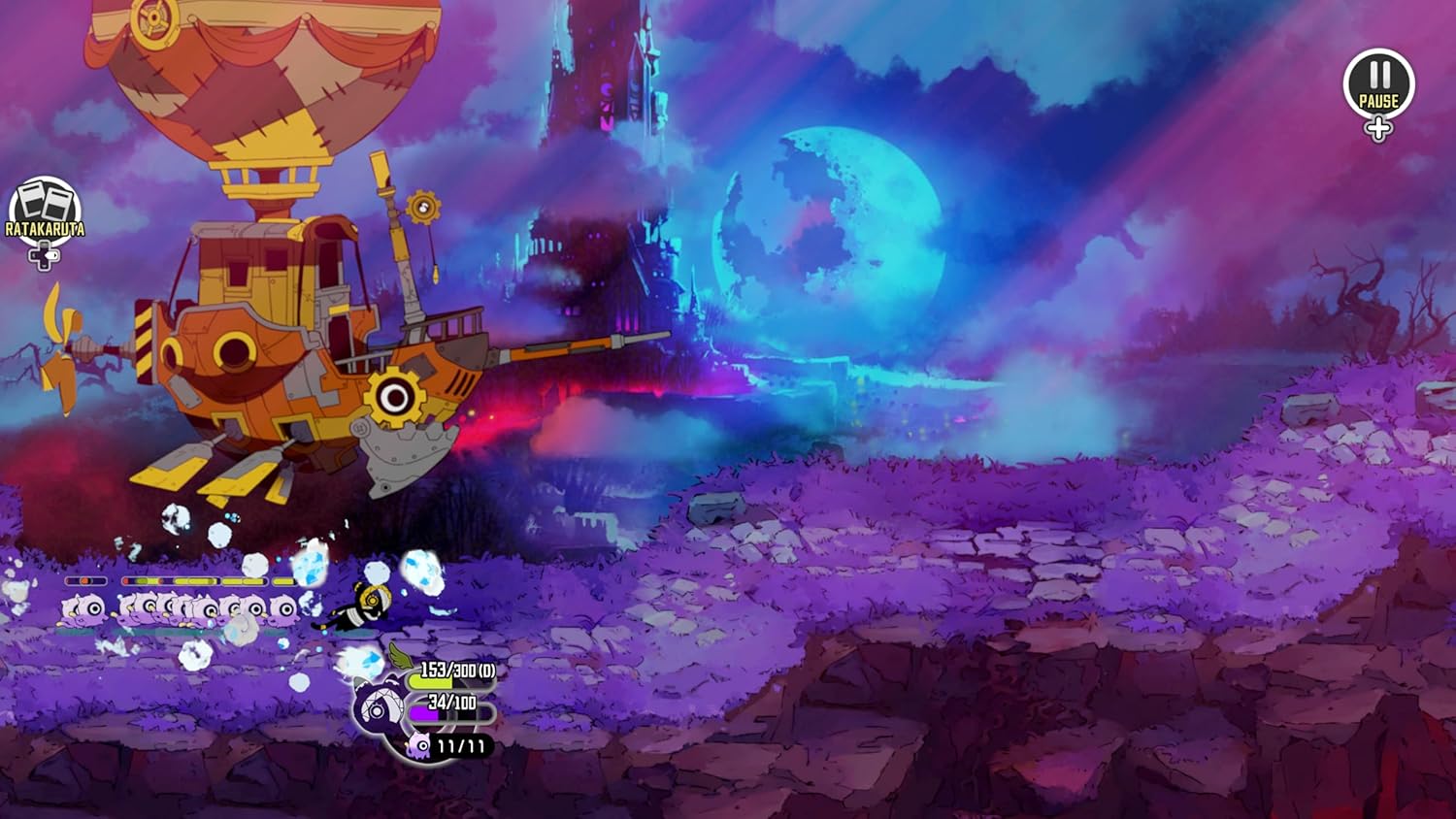Click the 153/300 (D) health readout
Image resolution: width=1456 pixels, height=819 pixels.
(x=456, y=670)
